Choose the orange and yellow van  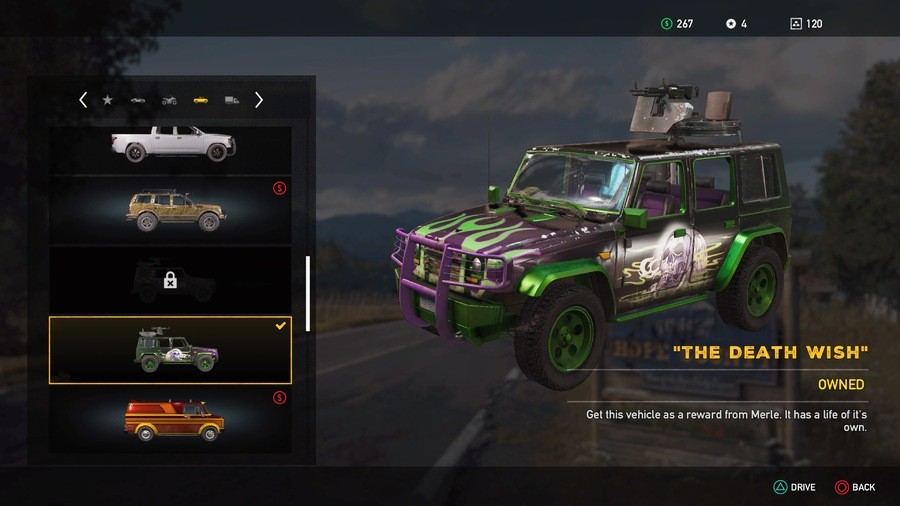171,418
